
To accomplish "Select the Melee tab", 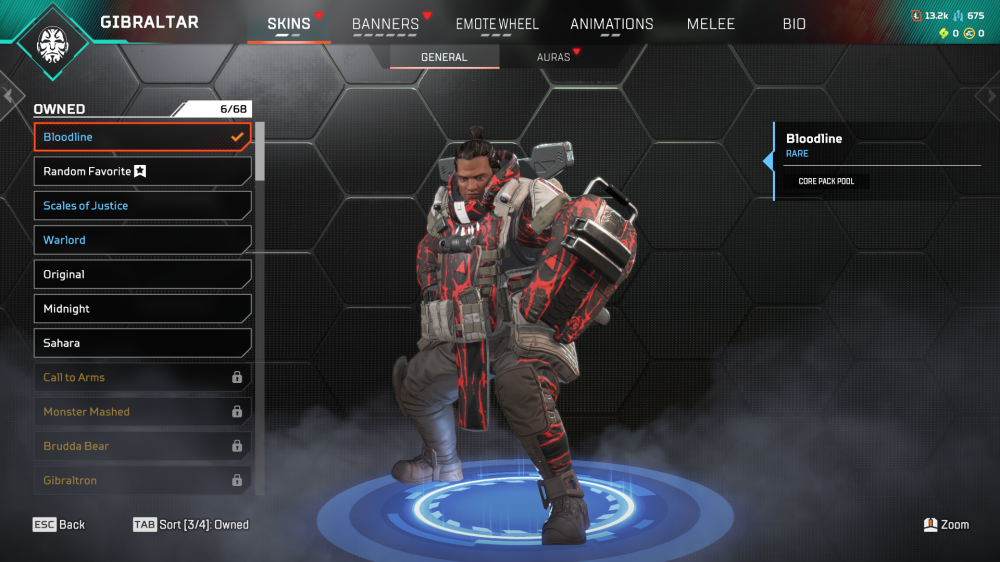I will 711,24.
